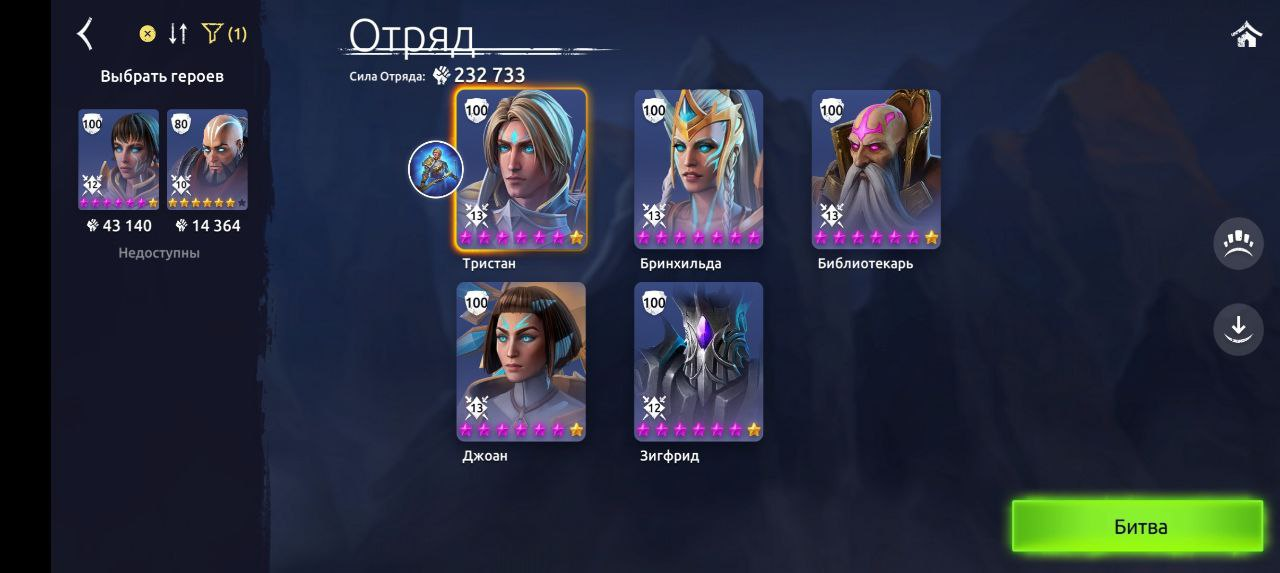Go back using the arrow button
The image size is (1280, 573).
click(86, 34)
